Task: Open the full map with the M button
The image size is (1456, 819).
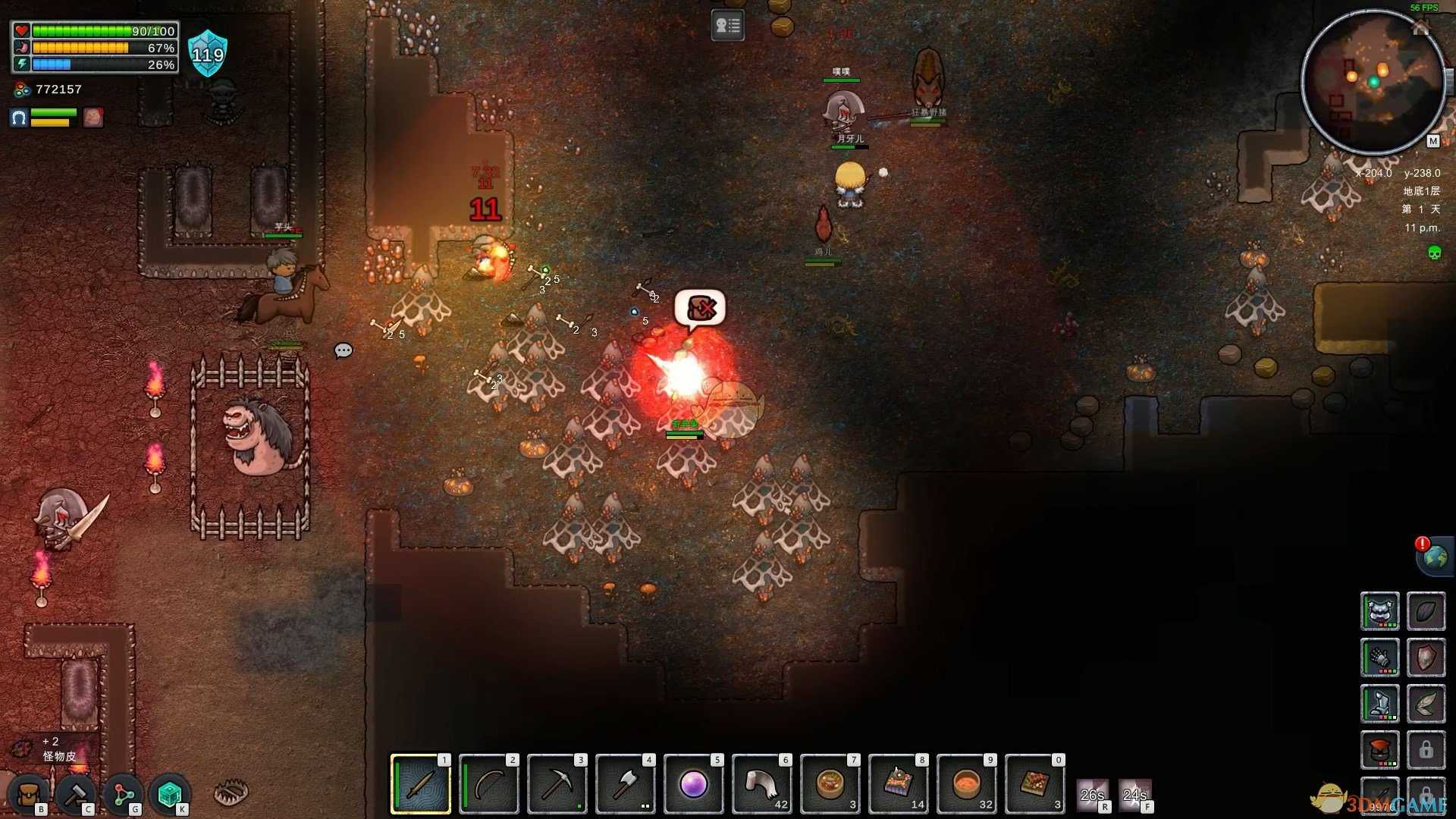Action: click(1432, 141)
